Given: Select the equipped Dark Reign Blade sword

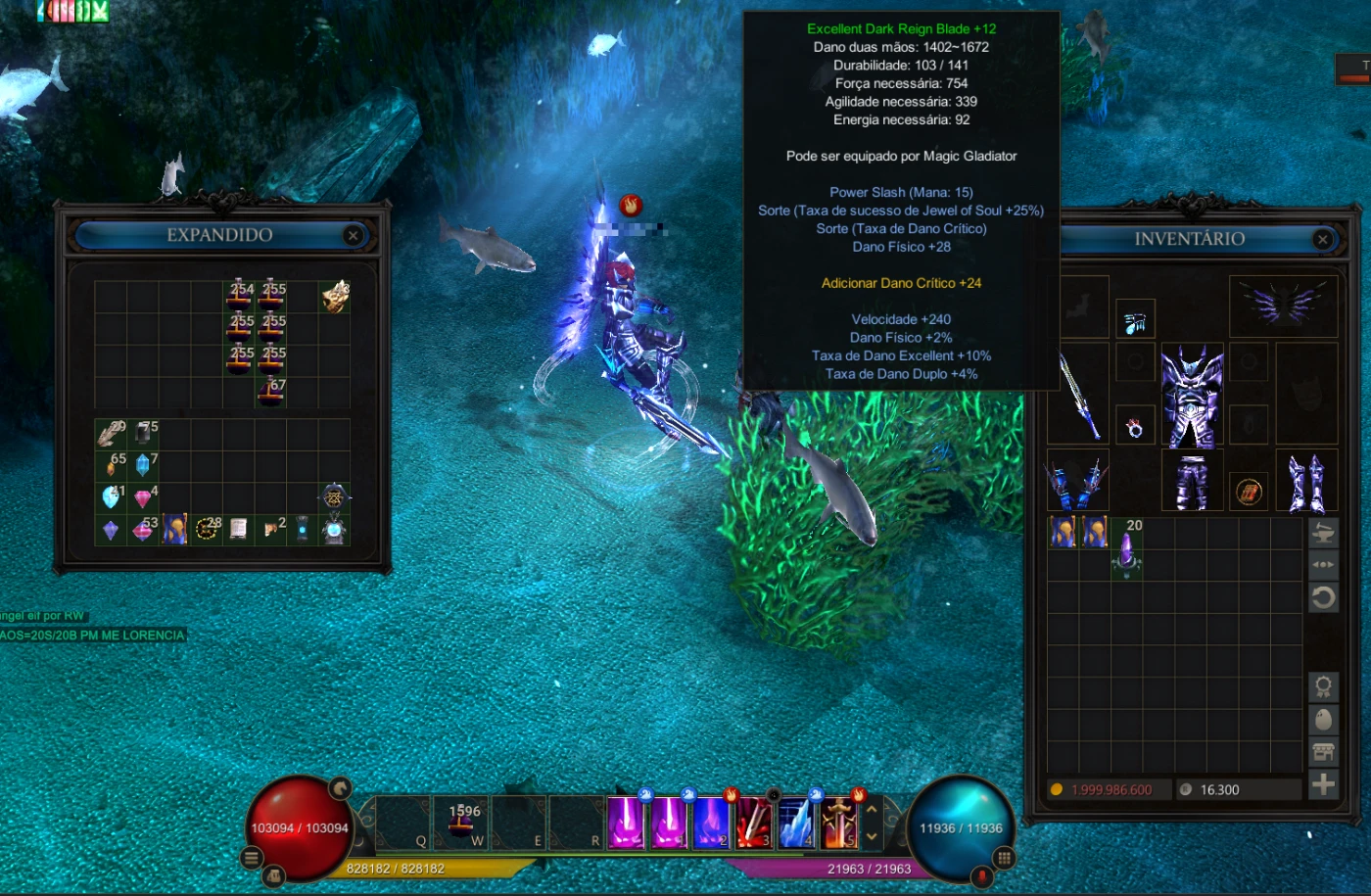Looking at the screenshot, I should tap(1077, 394).
